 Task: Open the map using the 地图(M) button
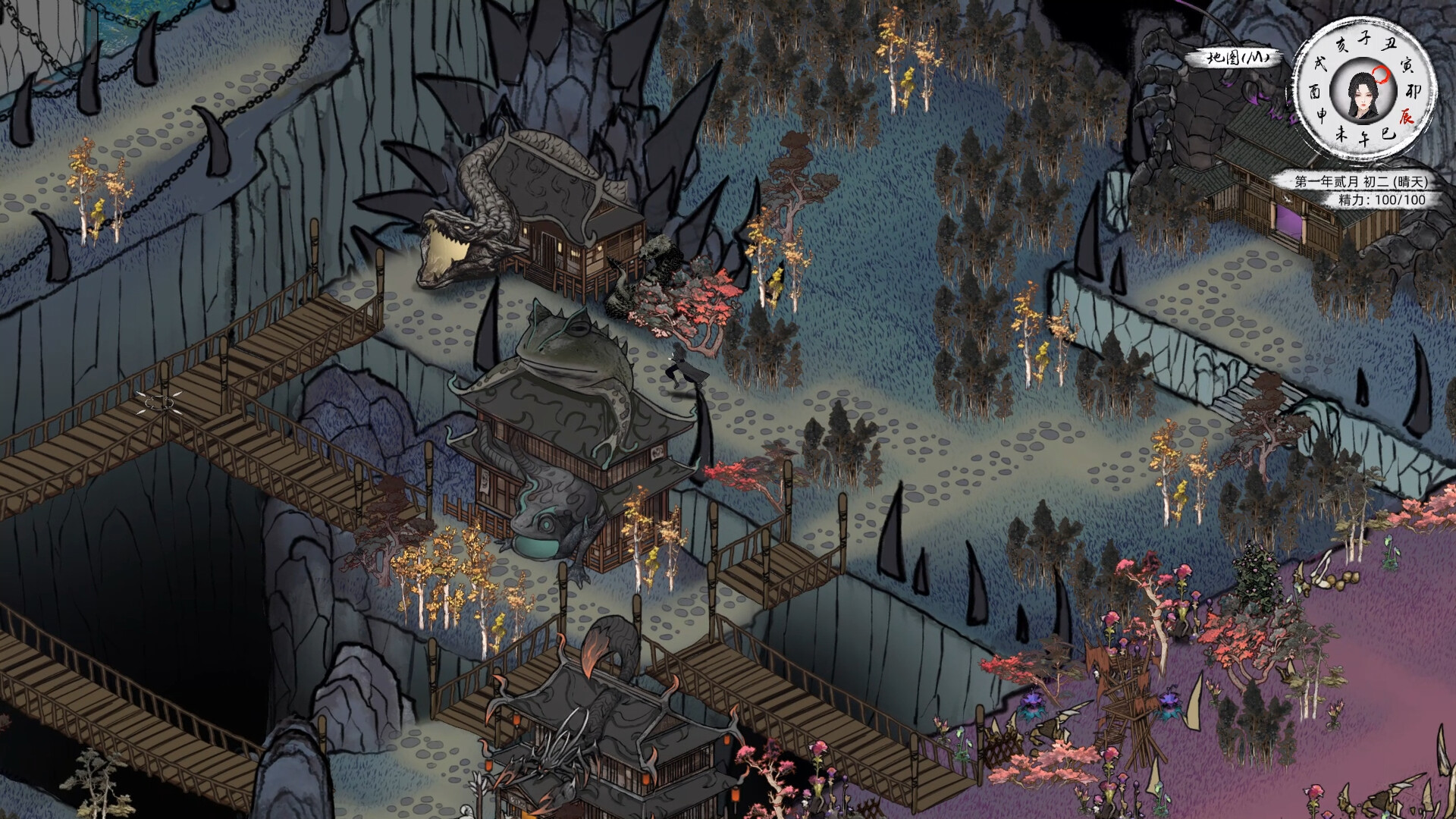[x=1236, y=55]
